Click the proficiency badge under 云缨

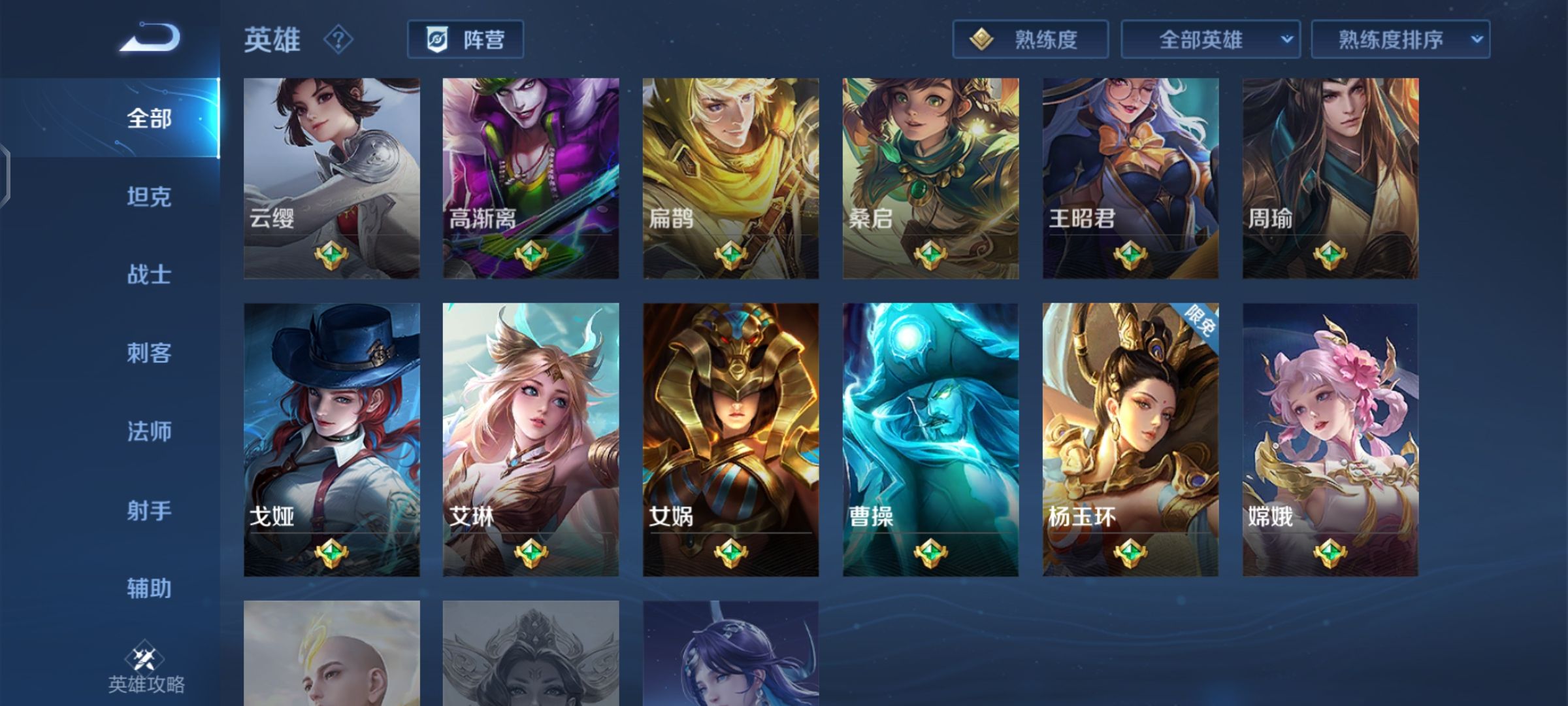coord(331,256)
